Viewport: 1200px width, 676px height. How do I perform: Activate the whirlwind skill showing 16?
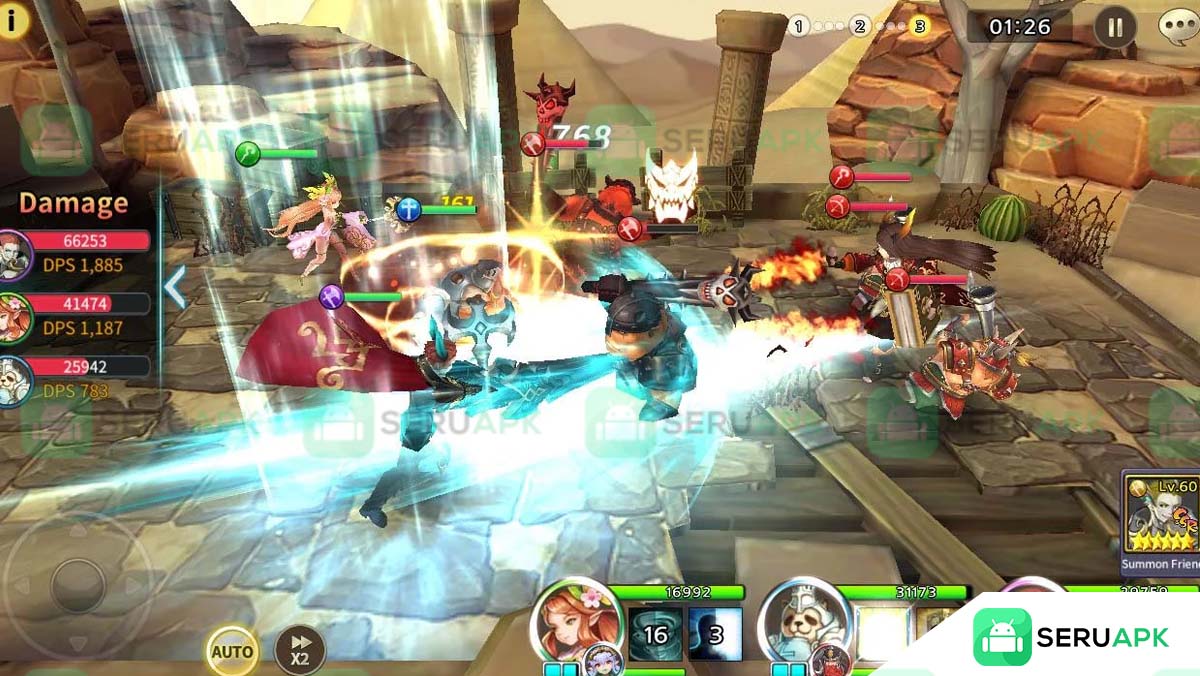[x=655, y=634]
